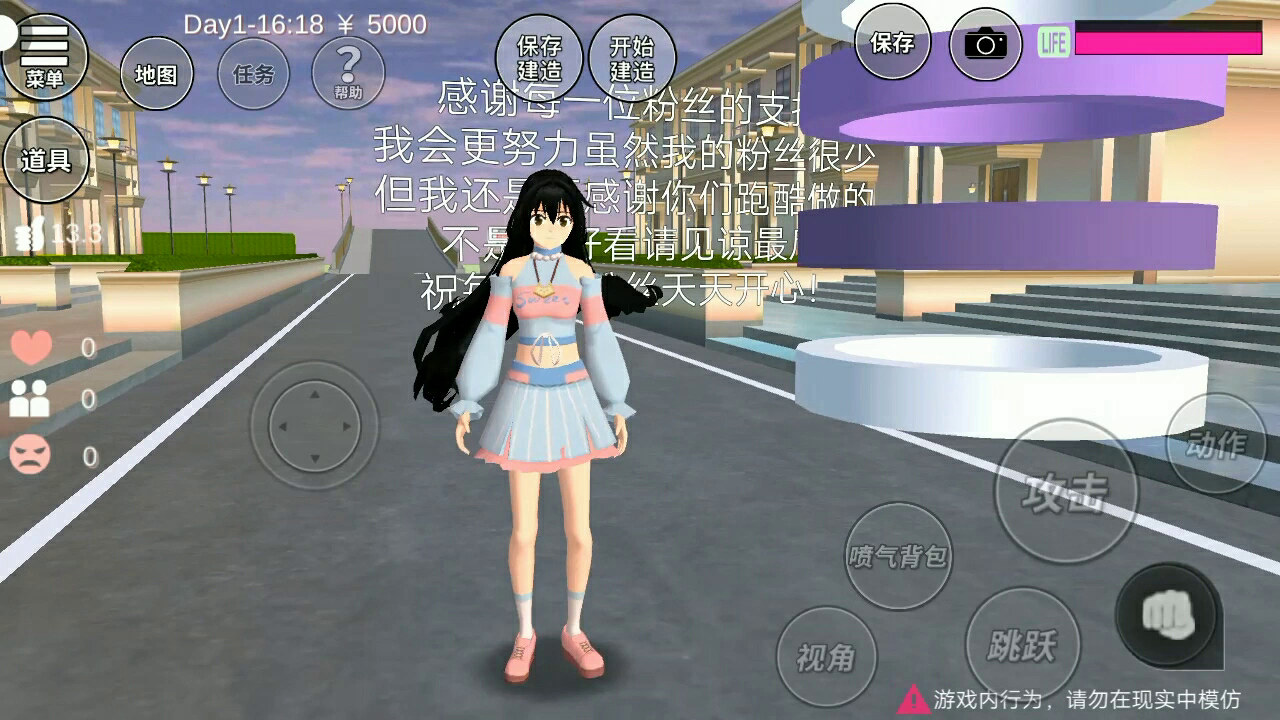This screenshot has width=1280, height=720.
Task: Switch camera with the 视角 button
Action: click(826, 657)
